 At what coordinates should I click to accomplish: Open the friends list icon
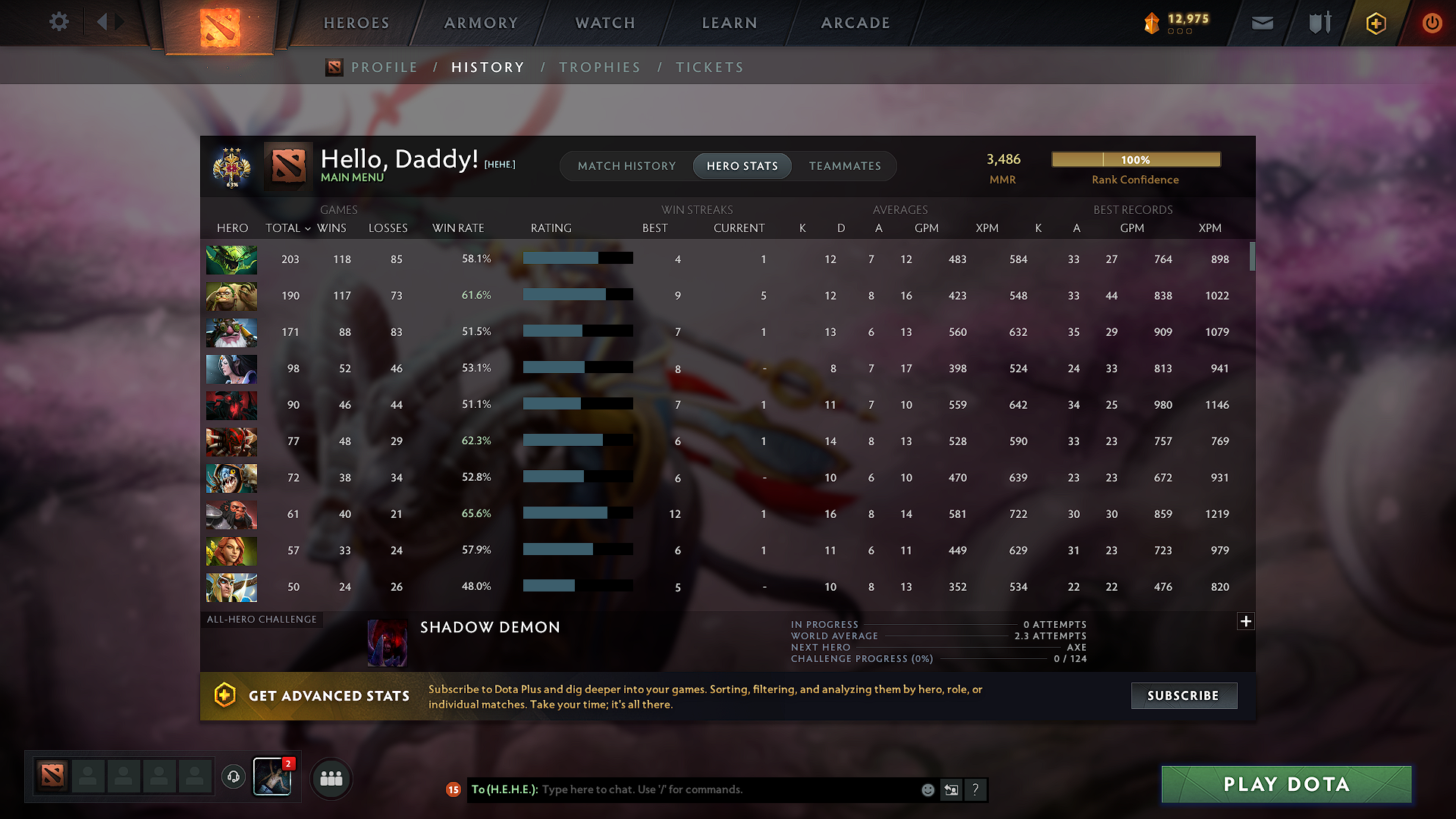(331, 778)
